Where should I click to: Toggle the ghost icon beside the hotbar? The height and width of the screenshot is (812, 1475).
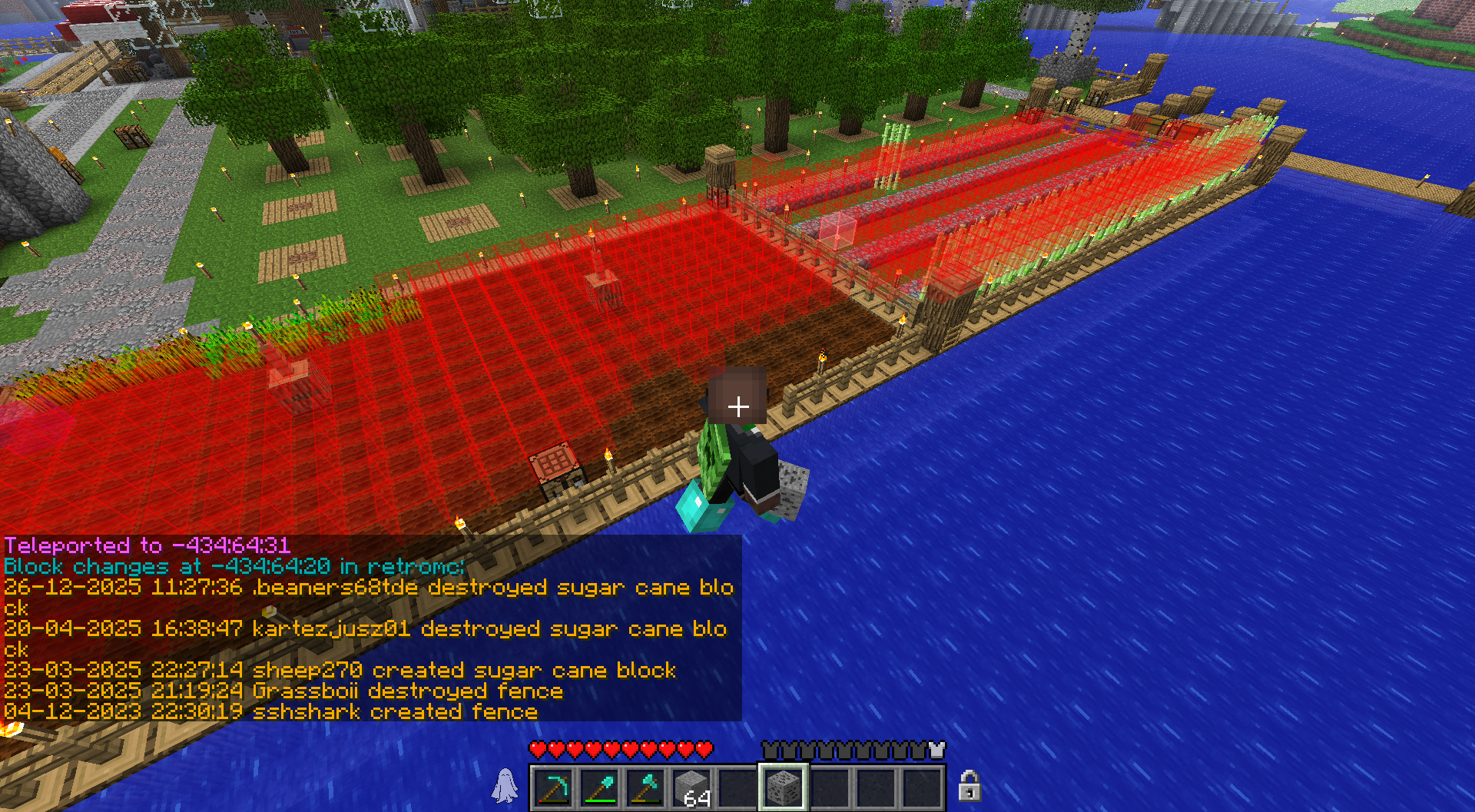(505, 785)
